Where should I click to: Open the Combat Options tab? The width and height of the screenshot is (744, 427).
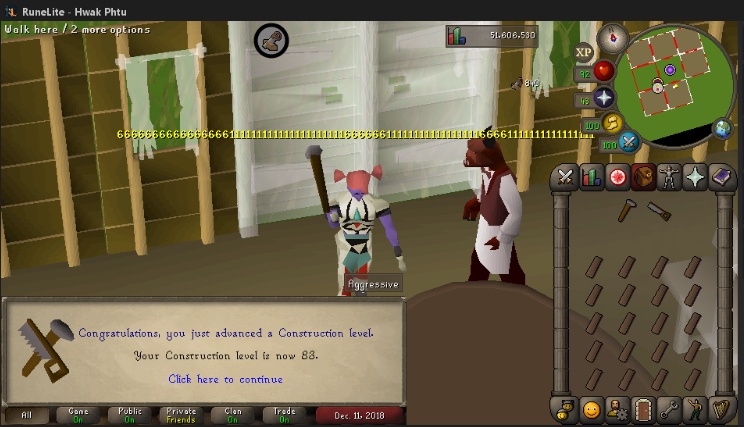point(565,177)
